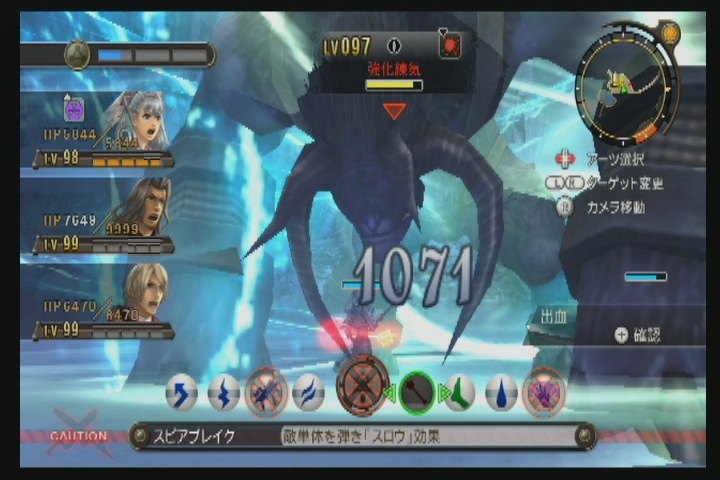Activate the blue curved-arrow art
720x480 pixels.
181,393
